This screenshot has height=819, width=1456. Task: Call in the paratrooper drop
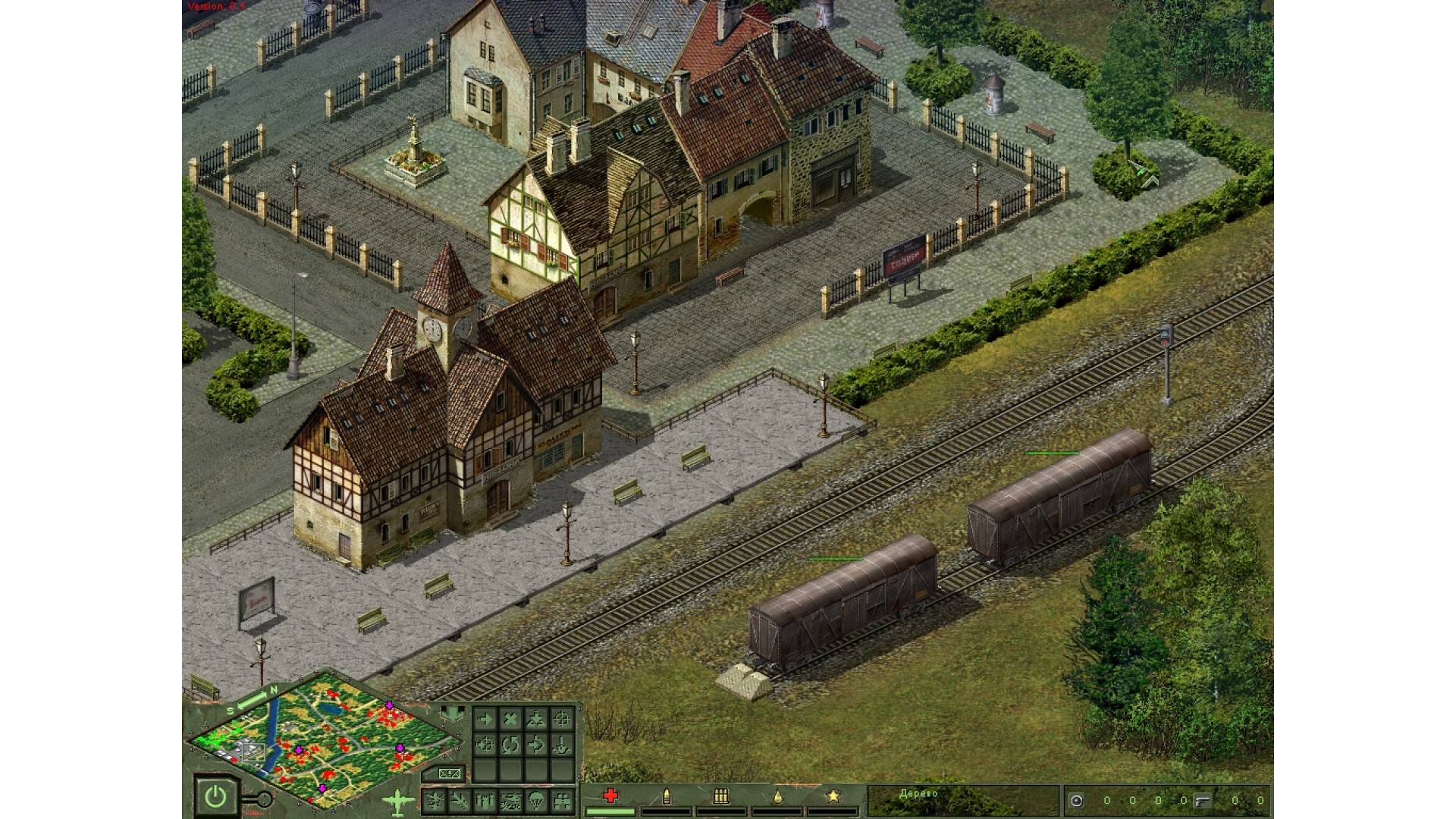click(536, 800)
